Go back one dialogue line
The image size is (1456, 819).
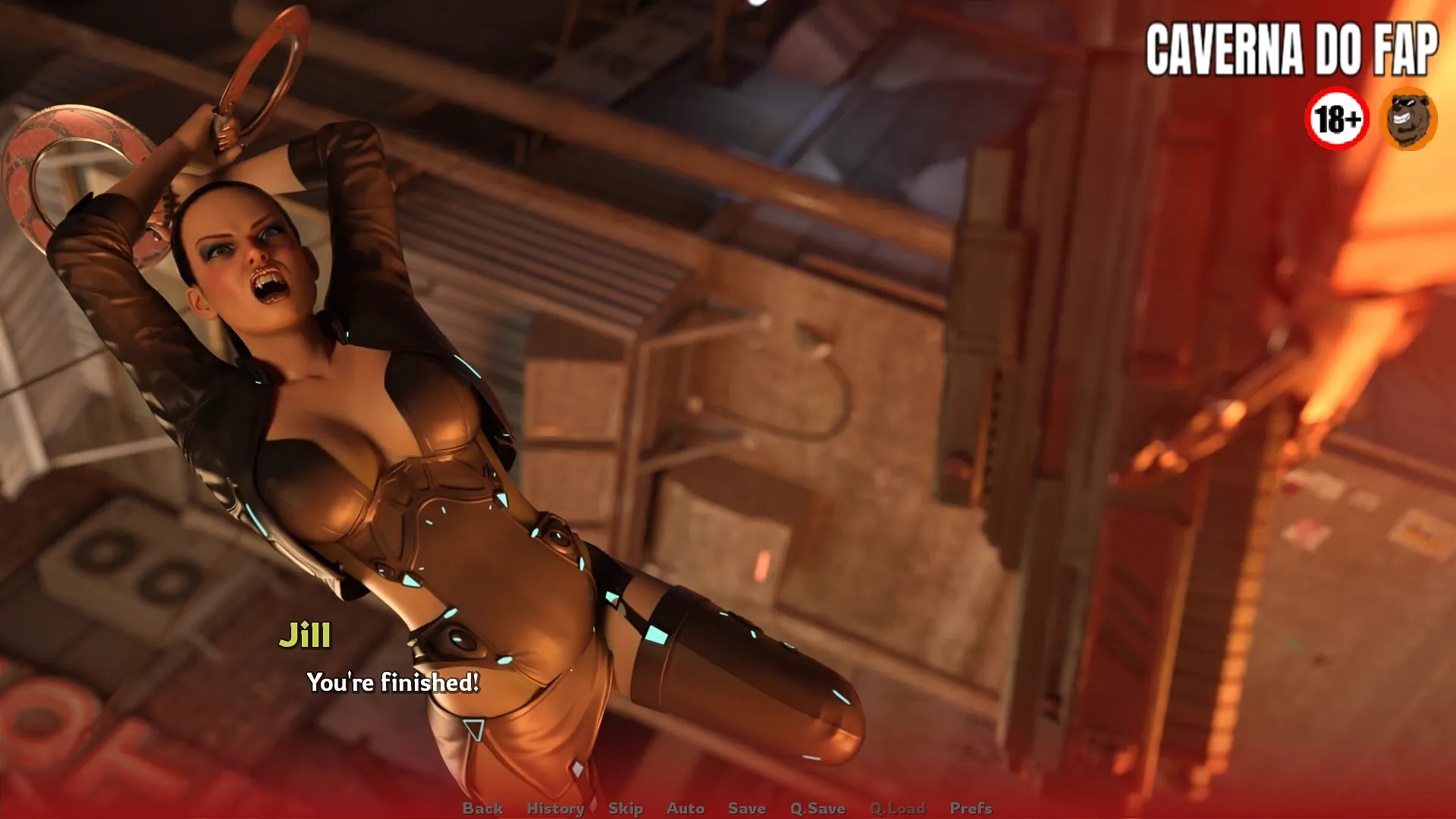pyautogui.click(x=482, y=808)
